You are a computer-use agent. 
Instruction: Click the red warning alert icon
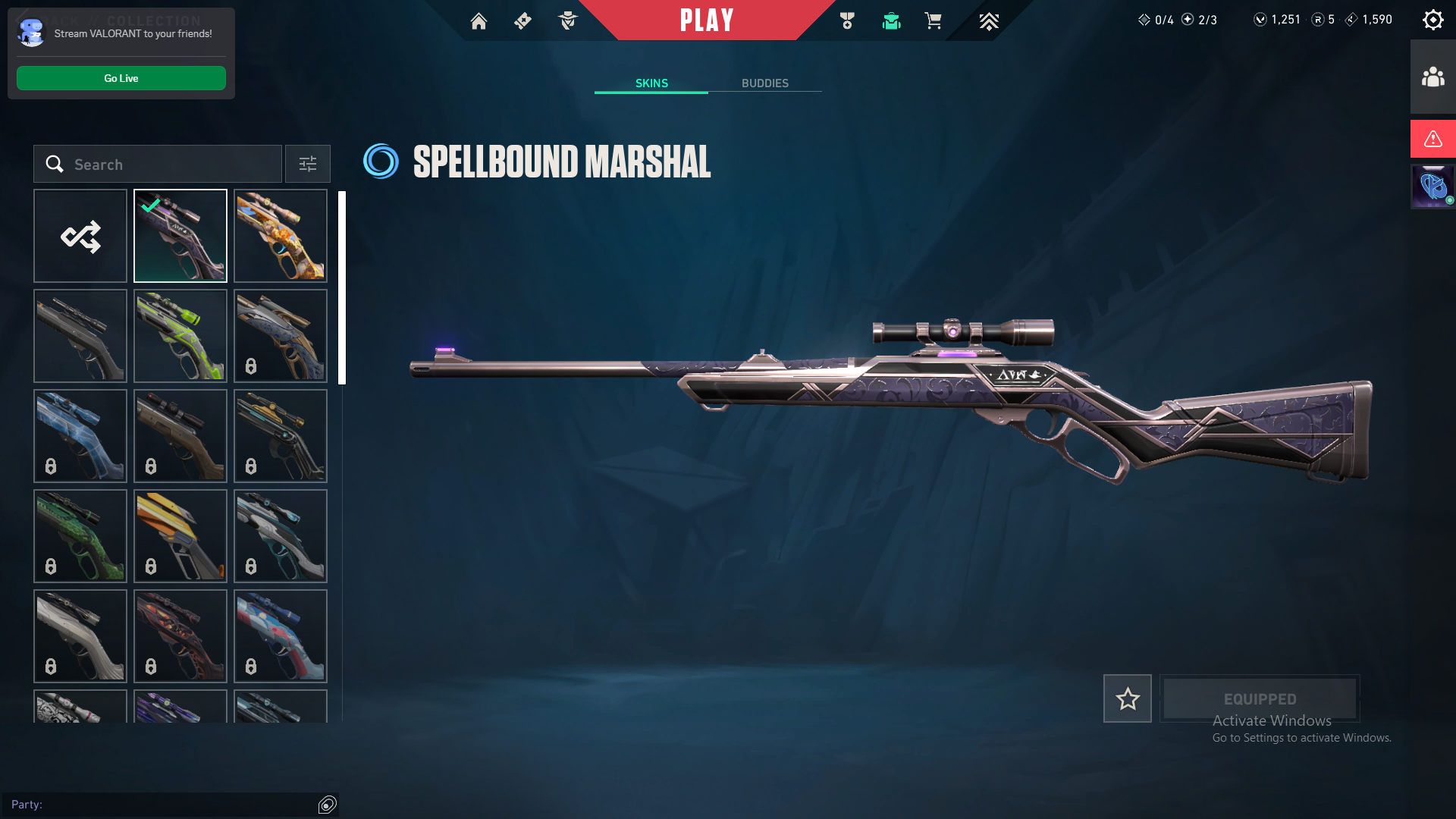click(x=1432, y=139)
